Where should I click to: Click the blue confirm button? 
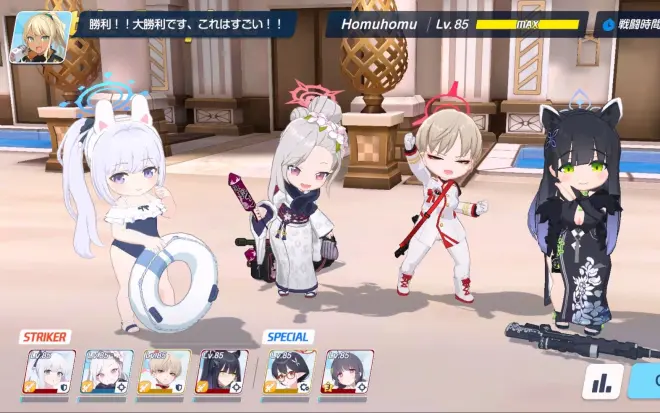[649, 381]
